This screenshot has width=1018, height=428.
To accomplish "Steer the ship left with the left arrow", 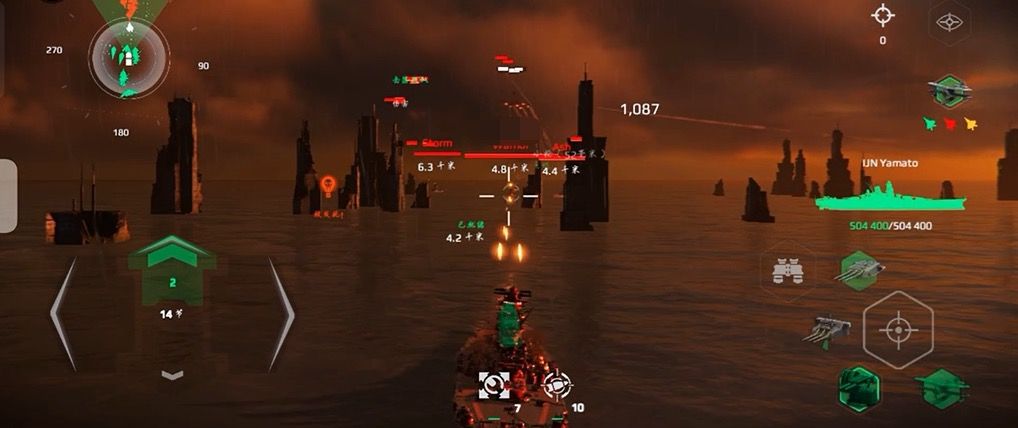I will coord(63,313).
